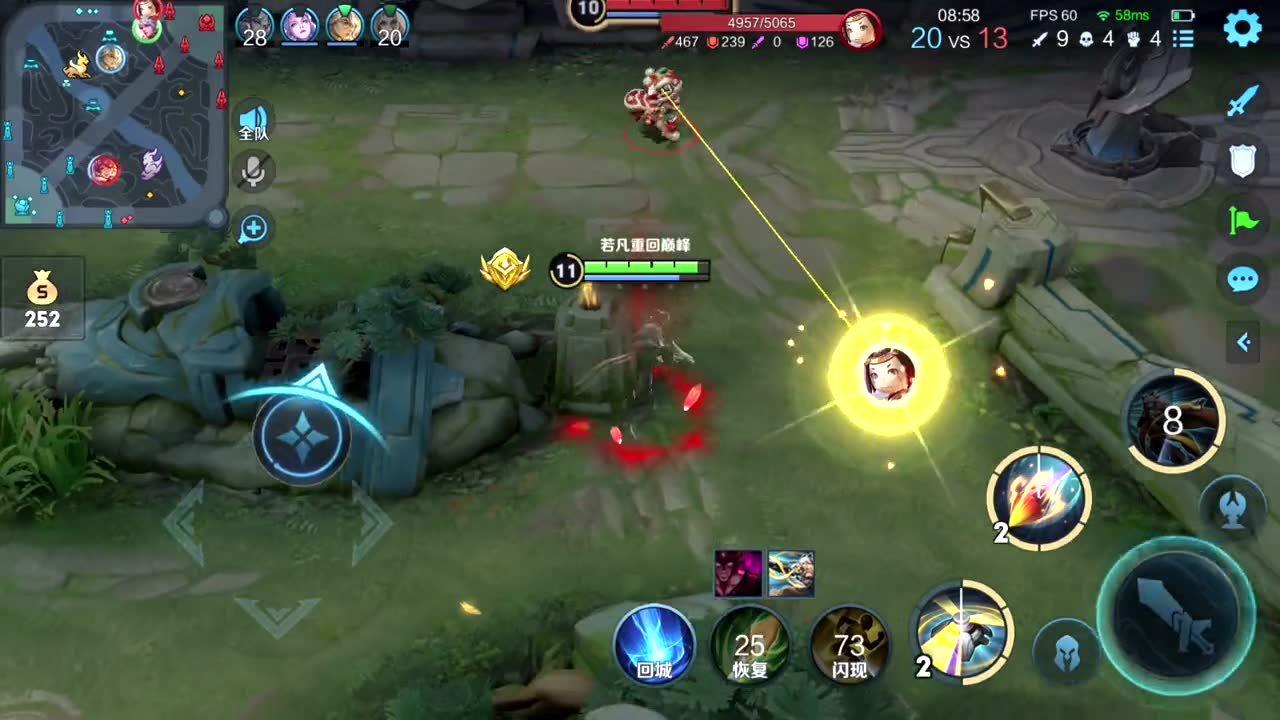Open the settings gear menu
The height and width of the screenshot is (720, 1280).
tap(1242, 29)
